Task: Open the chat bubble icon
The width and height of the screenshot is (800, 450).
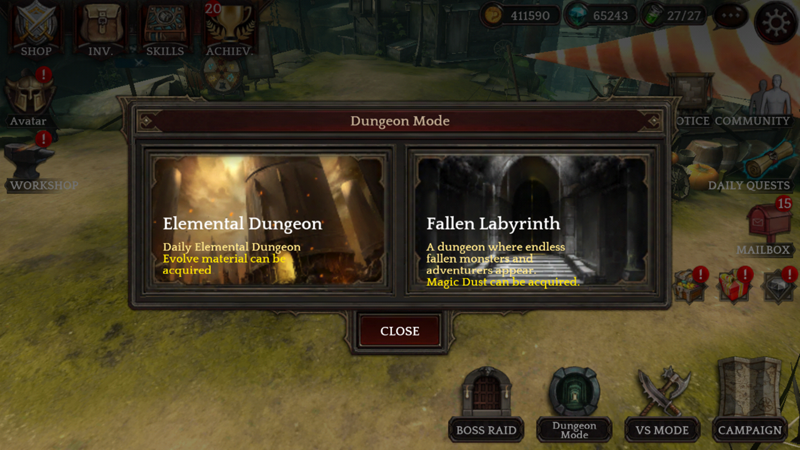Action: pyautogui.click(x=731, y=17)
